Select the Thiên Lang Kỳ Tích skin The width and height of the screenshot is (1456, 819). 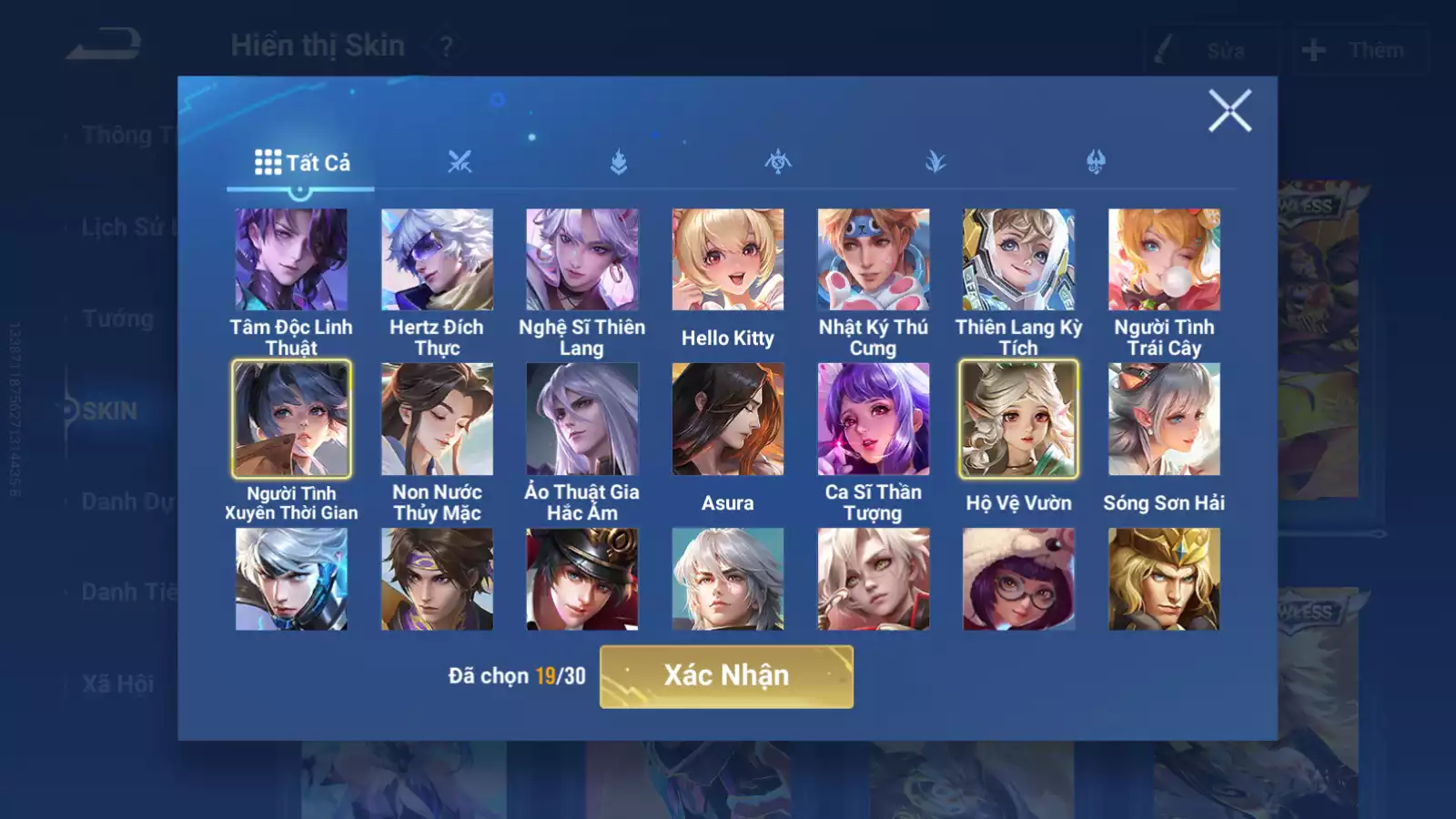point(1019,260)
